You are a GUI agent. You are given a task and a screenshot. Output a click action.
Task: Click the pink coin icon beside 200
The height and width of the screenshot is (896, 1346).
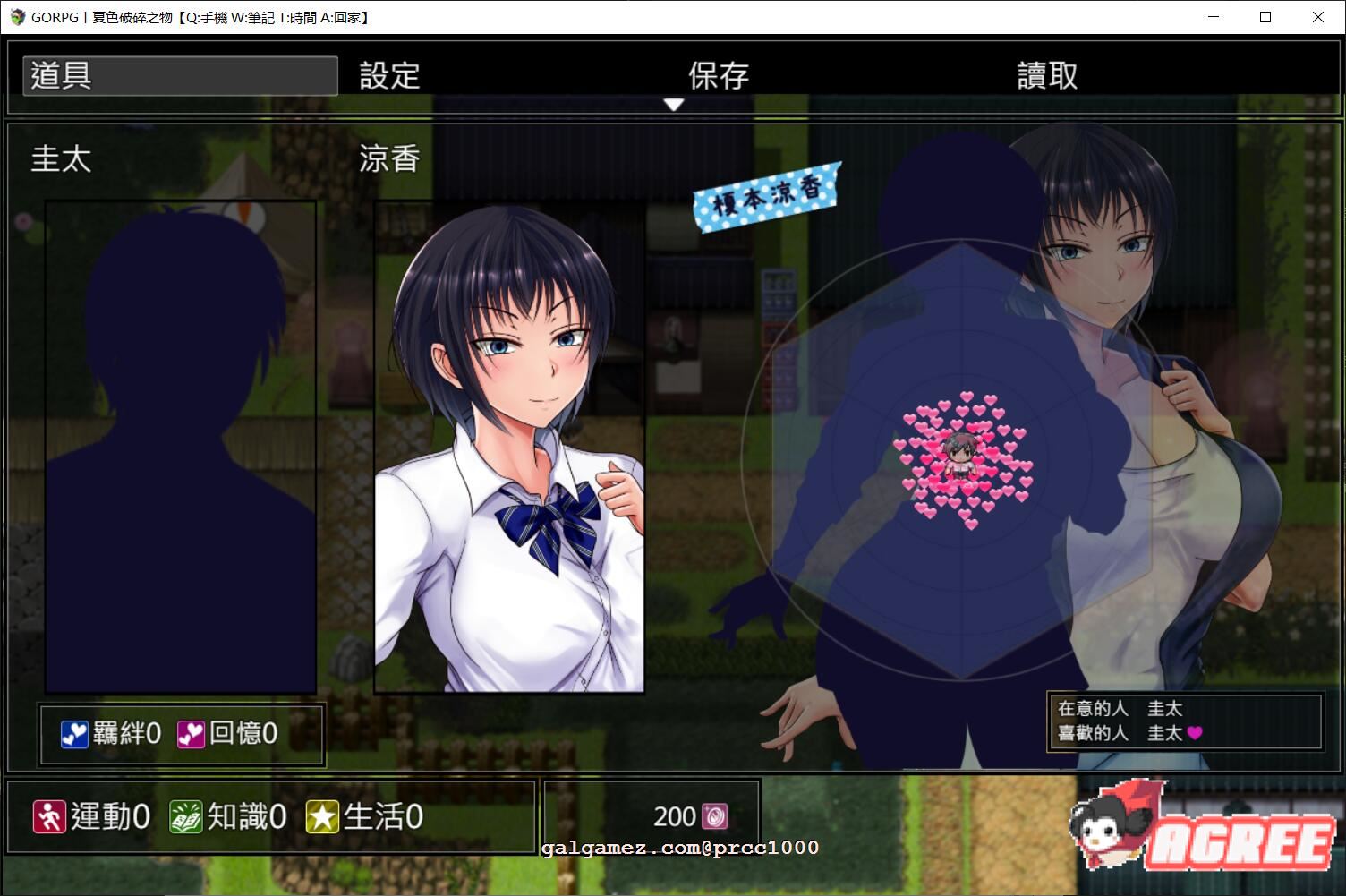(716, 815)
